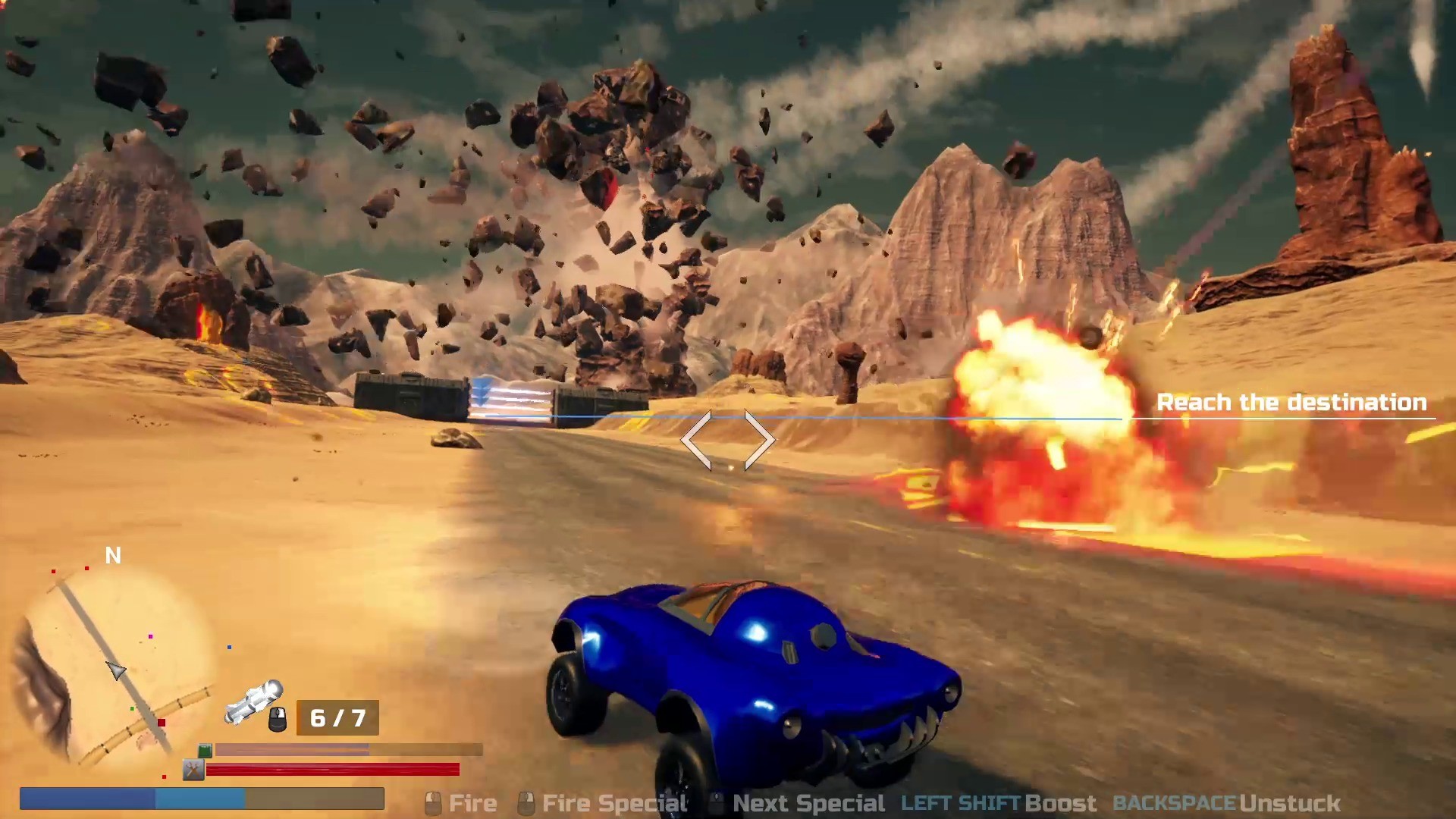The image size is (1456, 819).
Task: Click the mouse icon beside the rocket ammo
Action: pos(277,719)
